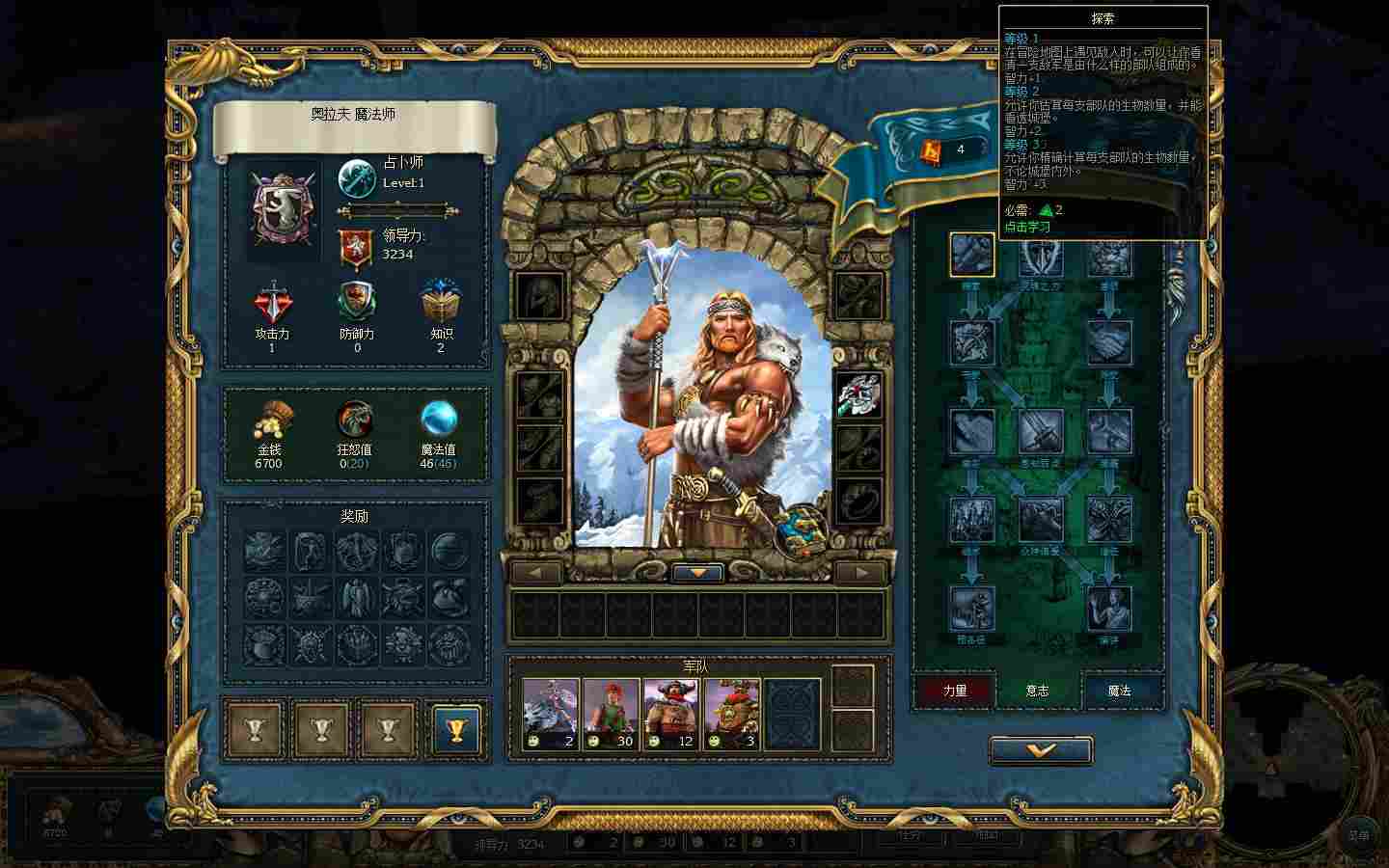Open the pet companion icon on the portrait
The width and height of the screenshot is (1389, 868).
click(800, 529)
